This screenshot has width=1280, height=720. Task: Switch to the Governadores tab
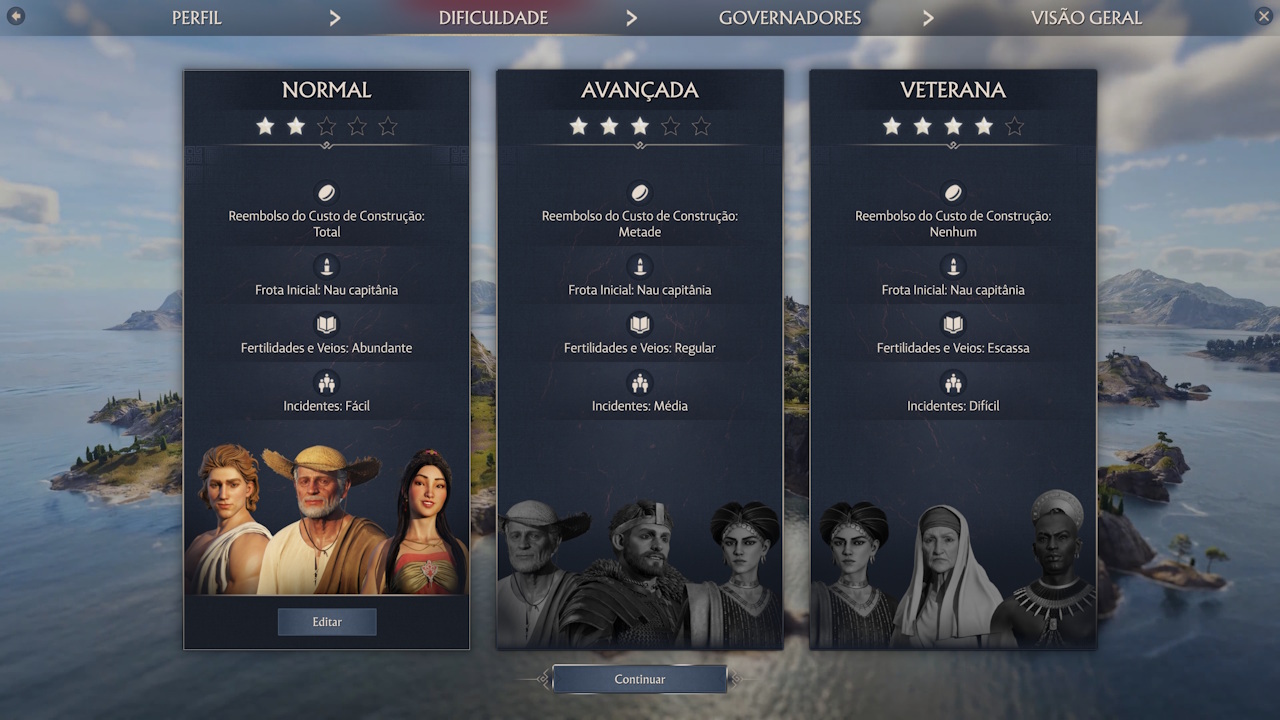789,17
